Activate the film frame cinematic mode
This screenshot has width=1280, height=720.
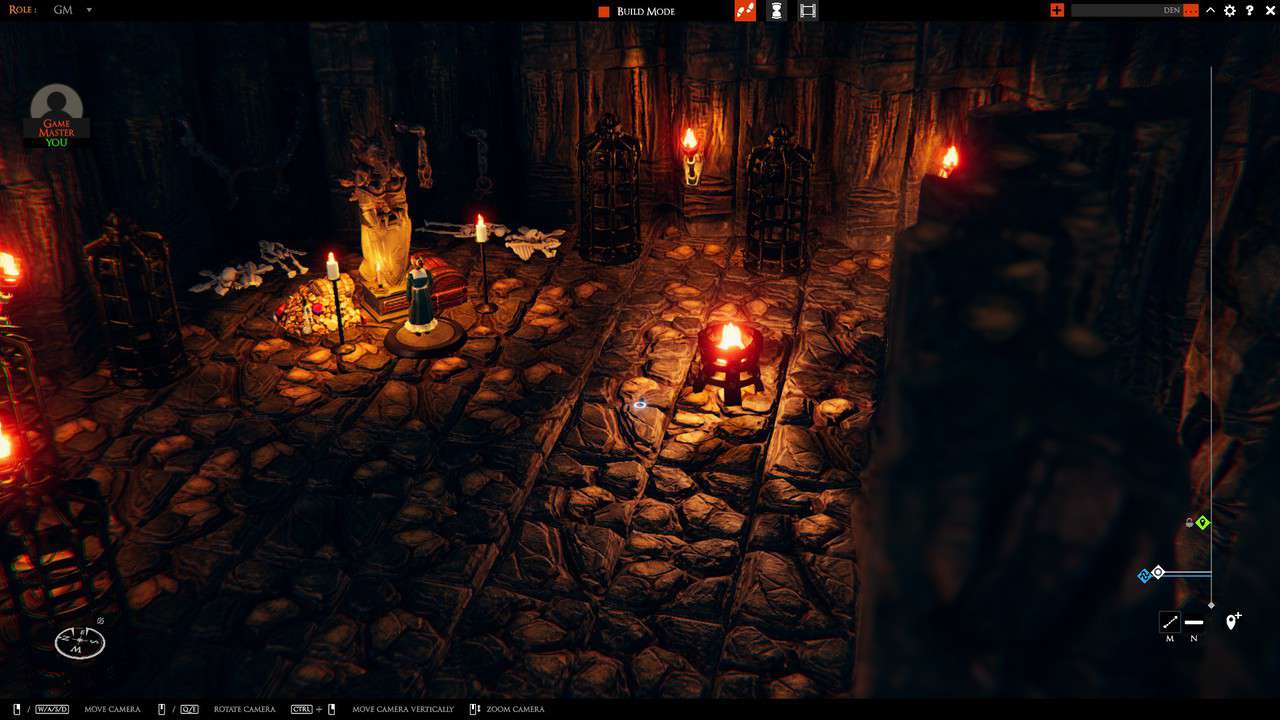click(x=808, y=10)
